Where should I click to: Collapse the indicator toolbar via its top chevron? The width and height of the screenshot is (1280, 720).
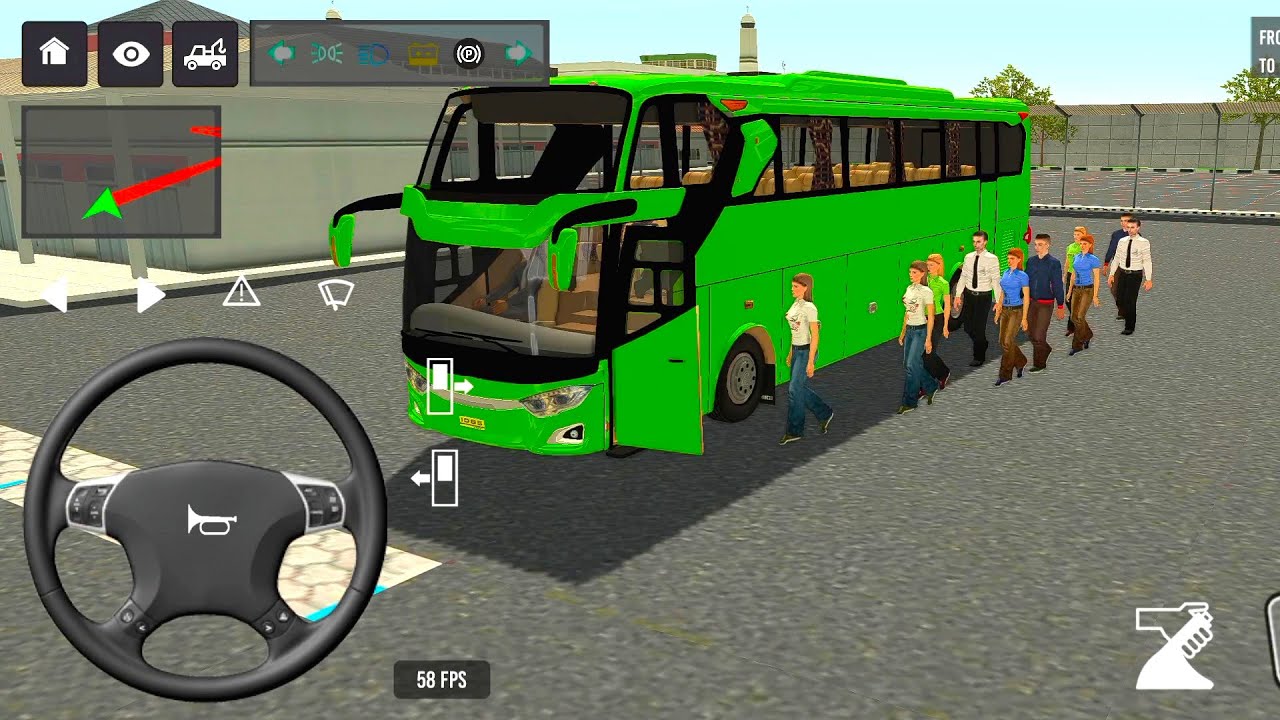point(264,26)
